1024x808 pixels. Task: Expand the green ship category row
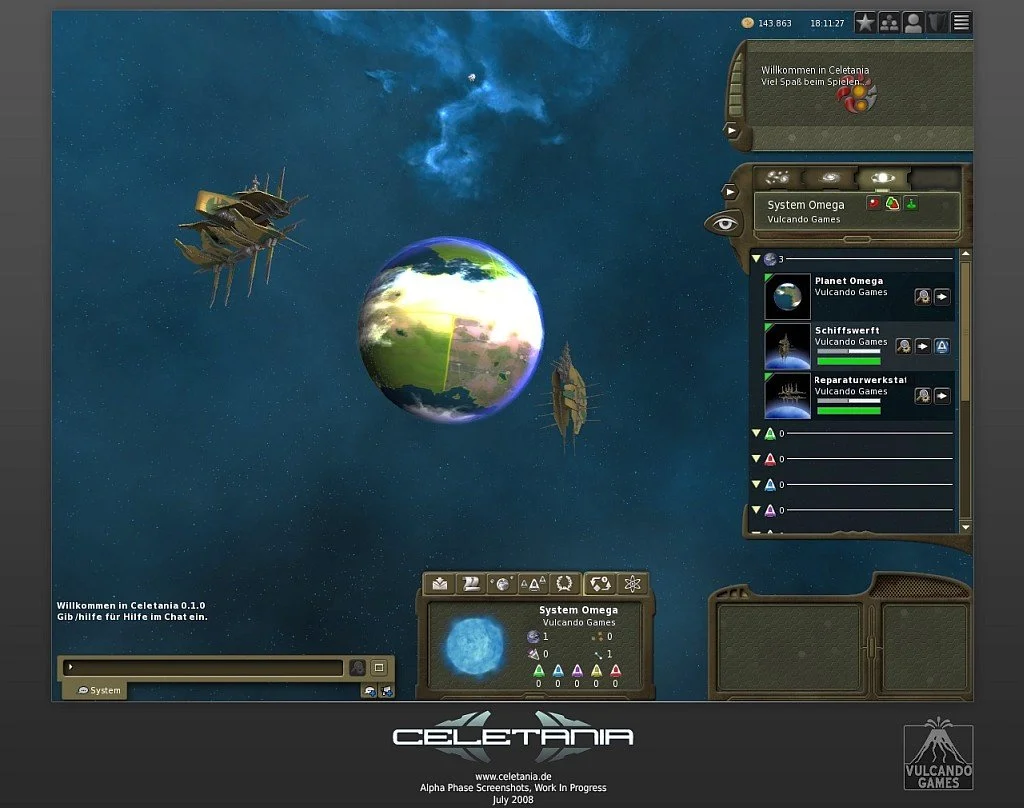pyautogui.click(x=756, y=434)
